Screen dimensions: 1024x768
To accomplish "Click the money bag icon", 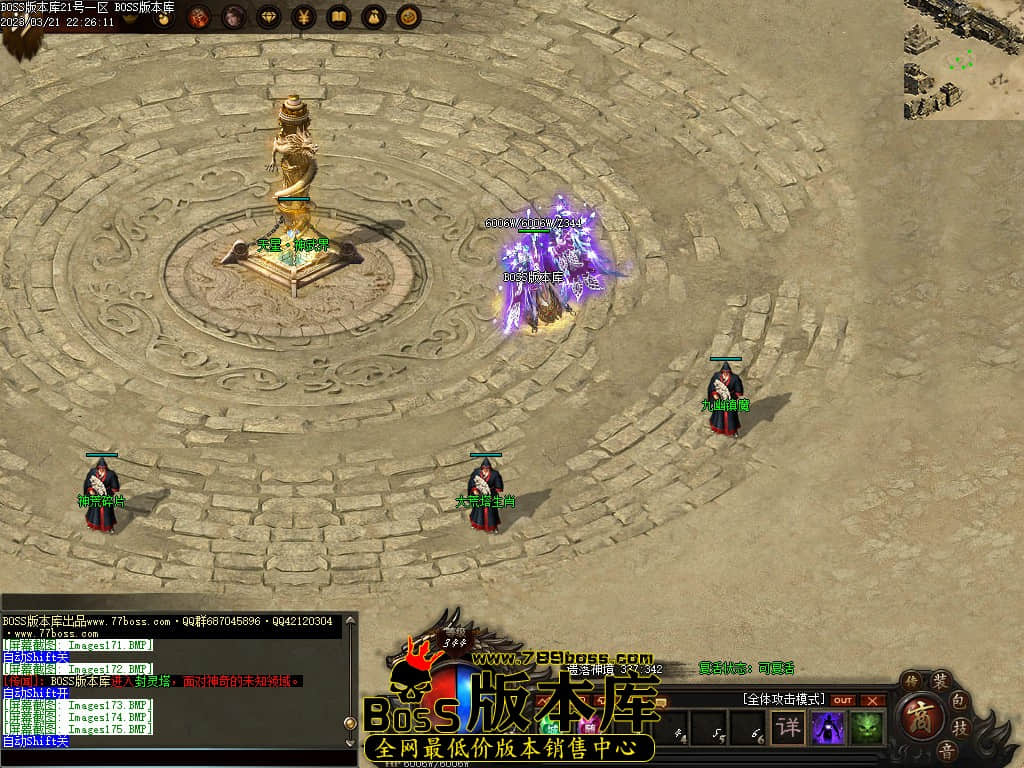I will tap(373, 17).
